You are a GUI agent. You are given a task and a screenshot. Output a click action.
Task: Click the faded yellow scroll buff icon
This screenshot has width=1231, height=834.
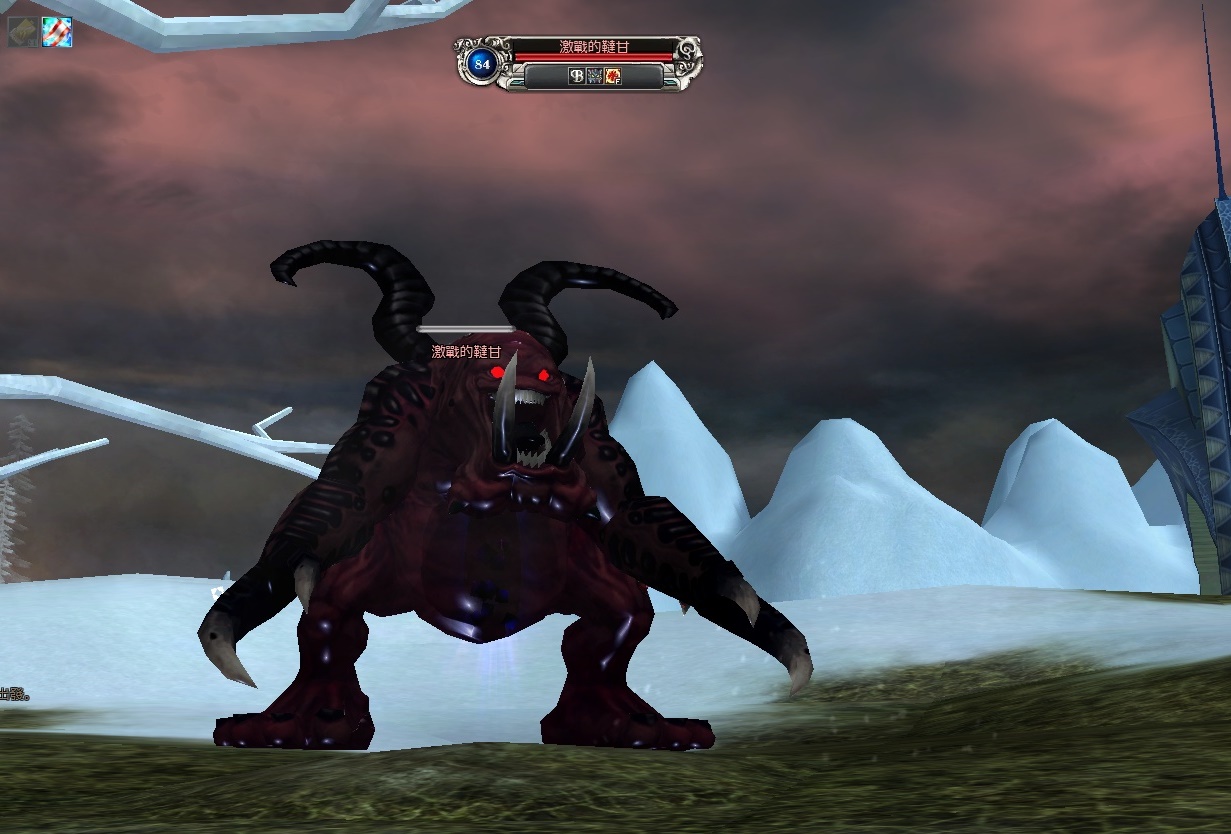[22, 32]
